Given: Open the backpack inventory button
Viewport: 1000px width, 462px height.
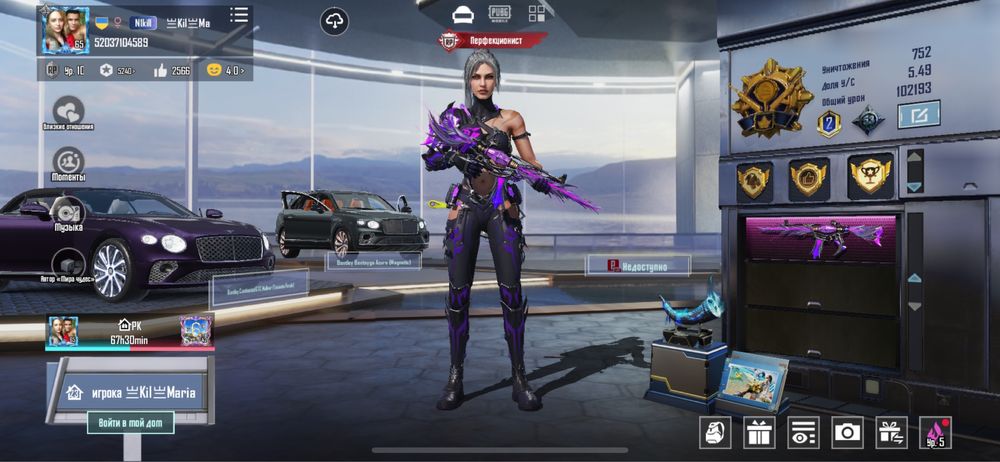Looking at the screenshot, I should [x=714, y=432].
